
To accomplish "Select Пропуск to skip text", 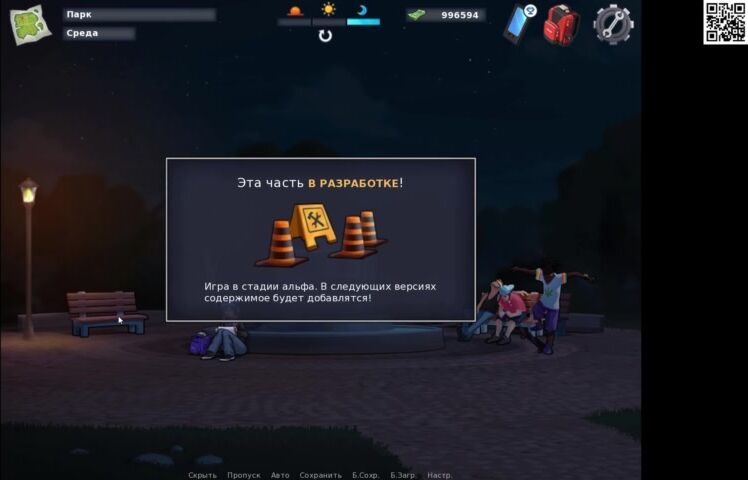I will 244,475.
